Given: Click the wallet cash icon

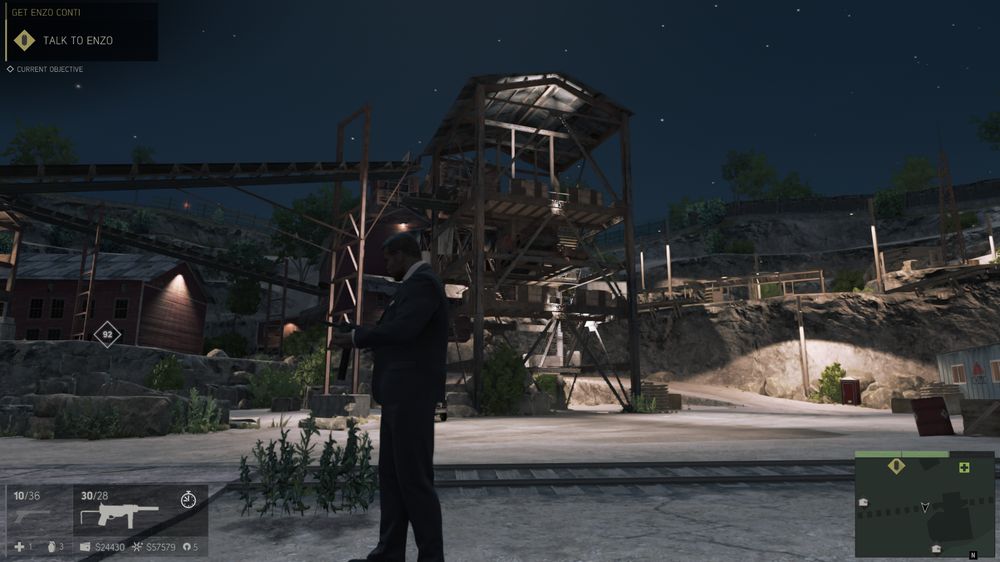Looking at the screenshot, I should click(x=86, y=547).
